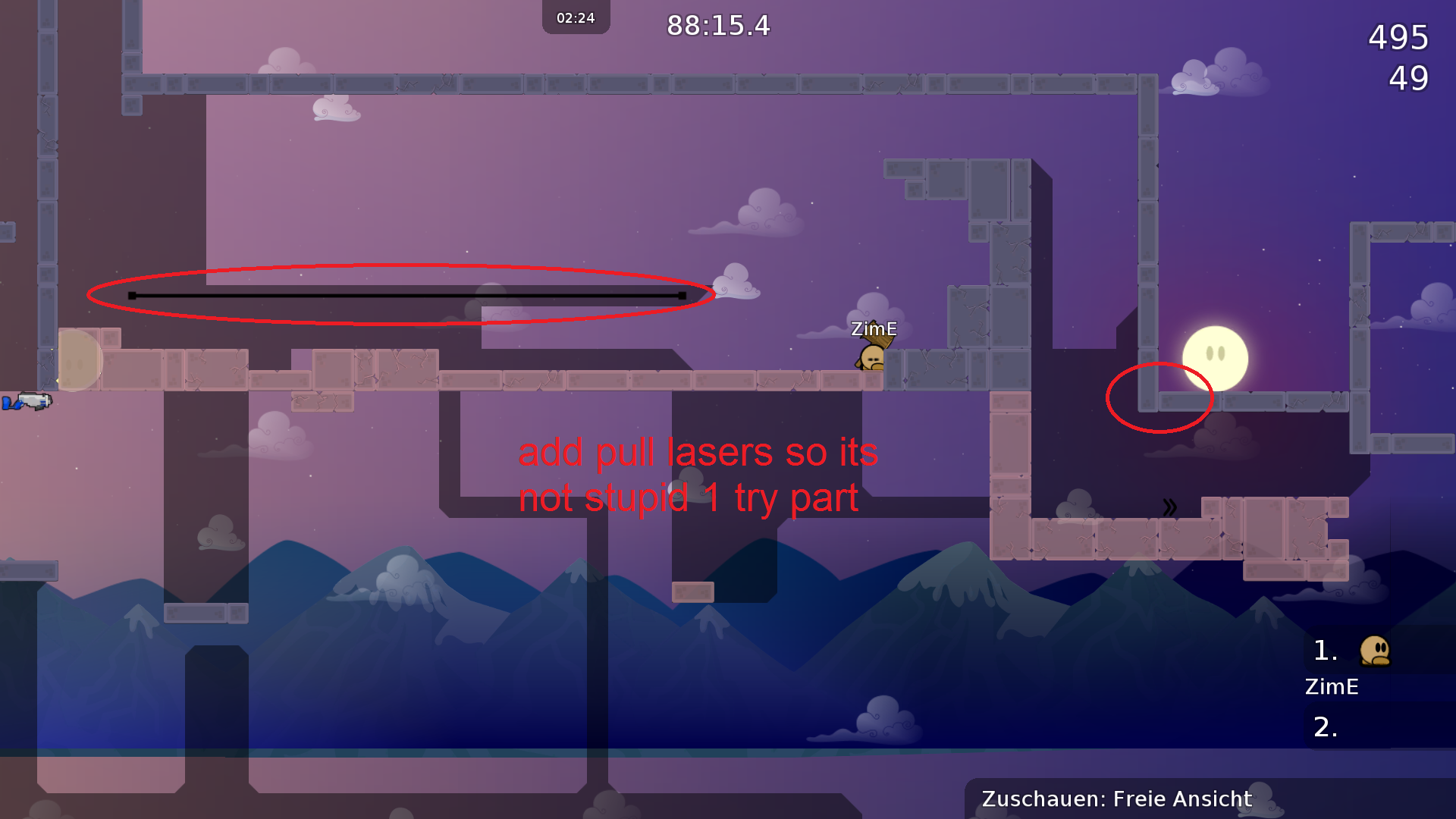Viewport: 1456px width, 819px height.
Task: Click the double chevron speedup arrows
Action: pos(1170,507)
